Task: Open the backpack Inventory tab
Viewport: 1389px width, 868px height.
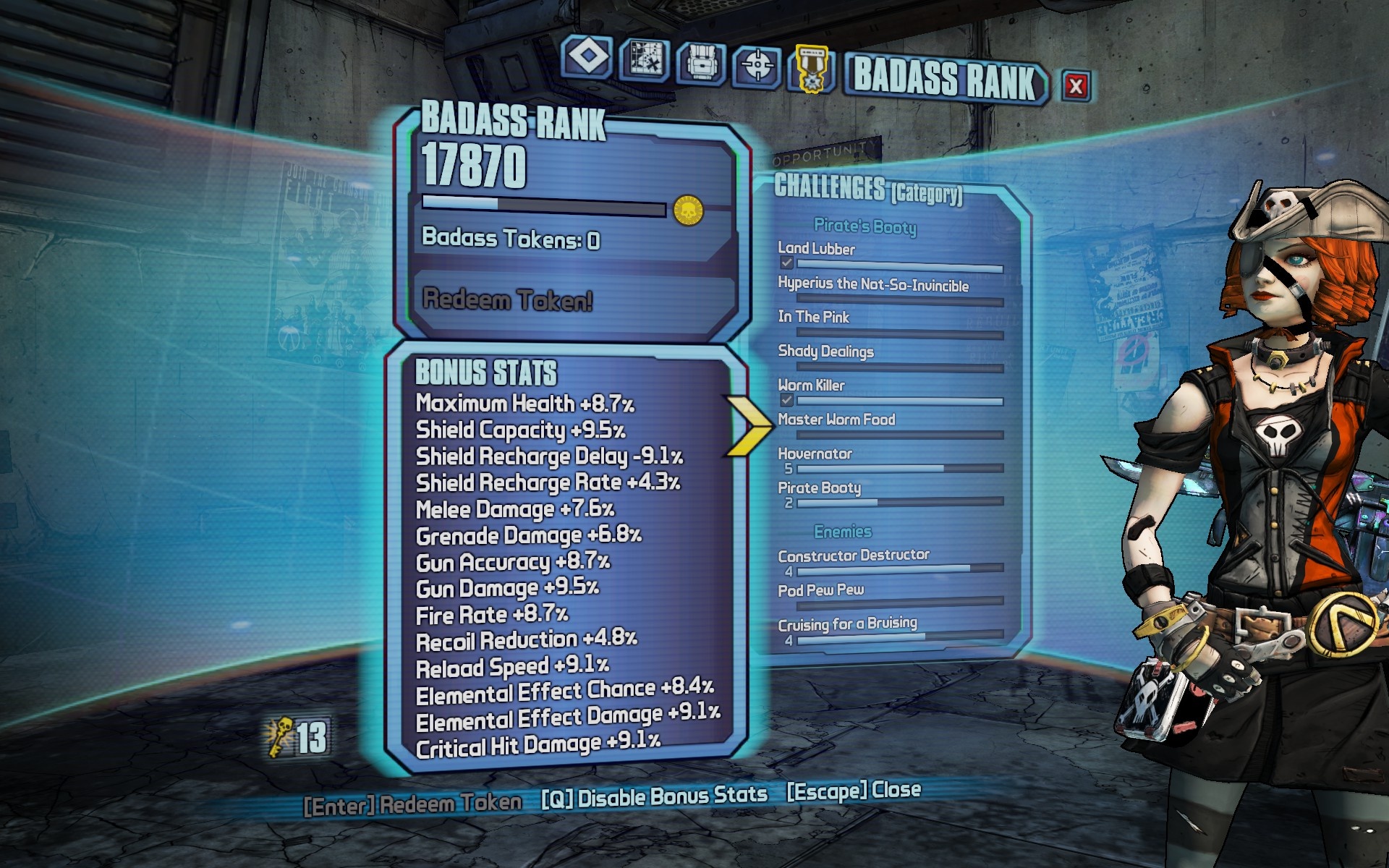Action: click(x=700, y=63)
